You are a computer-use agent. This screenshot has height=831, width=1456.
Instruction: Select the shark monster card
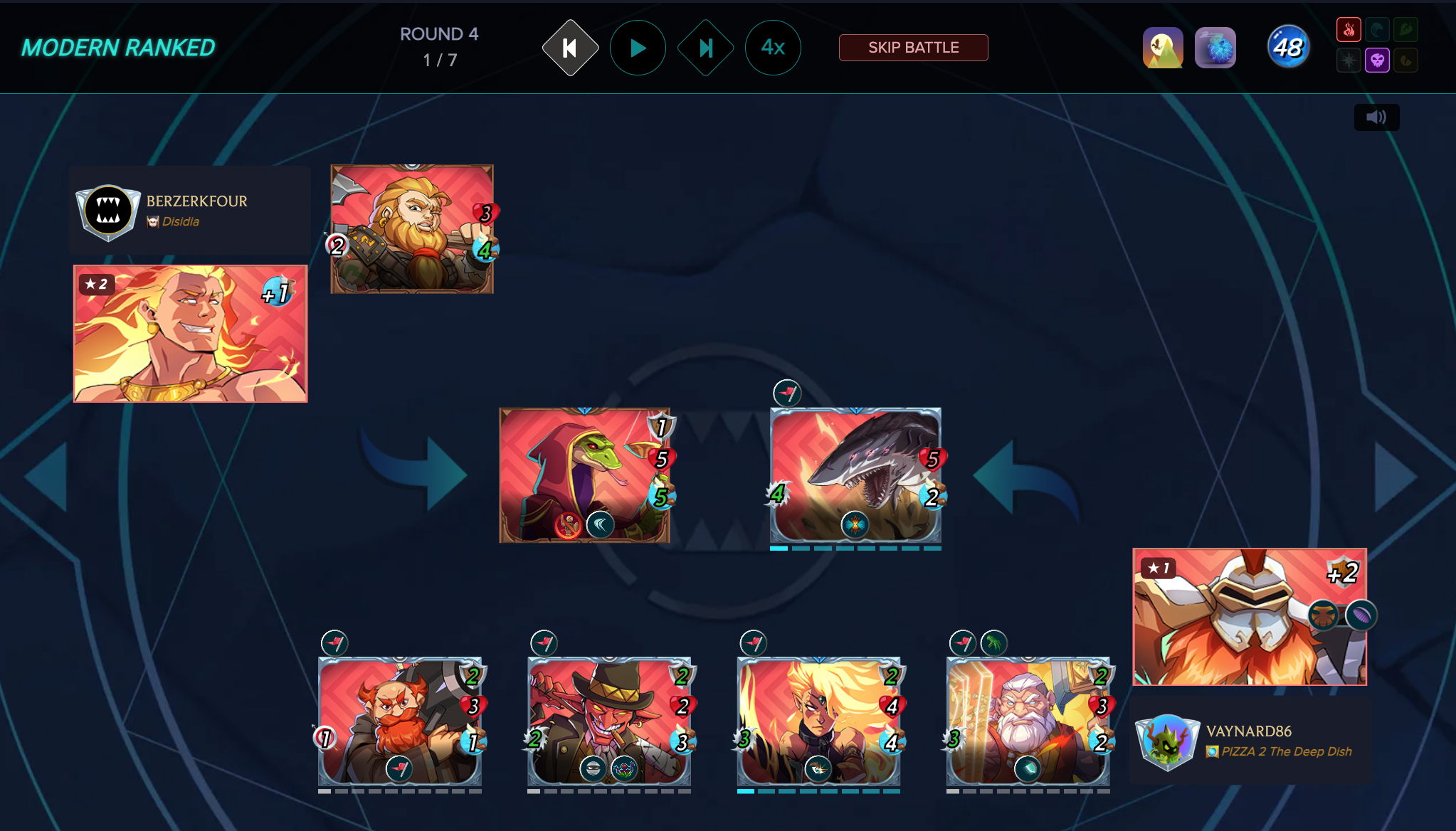855,475
